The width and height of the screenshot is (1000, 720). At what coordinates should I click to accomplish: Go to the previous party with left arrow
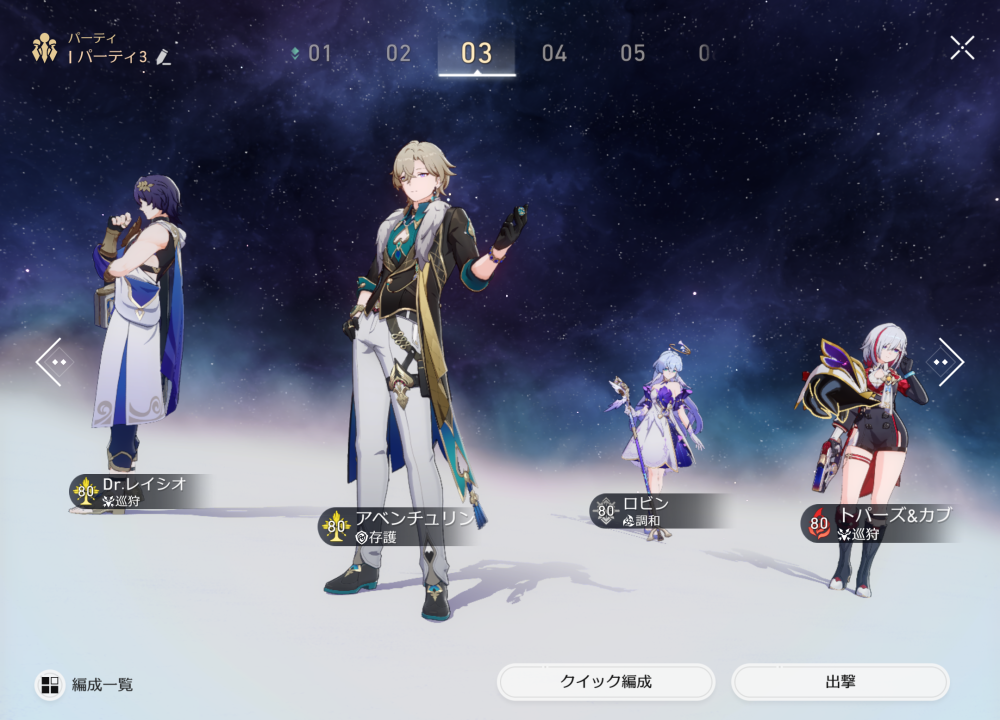point(52,361)
